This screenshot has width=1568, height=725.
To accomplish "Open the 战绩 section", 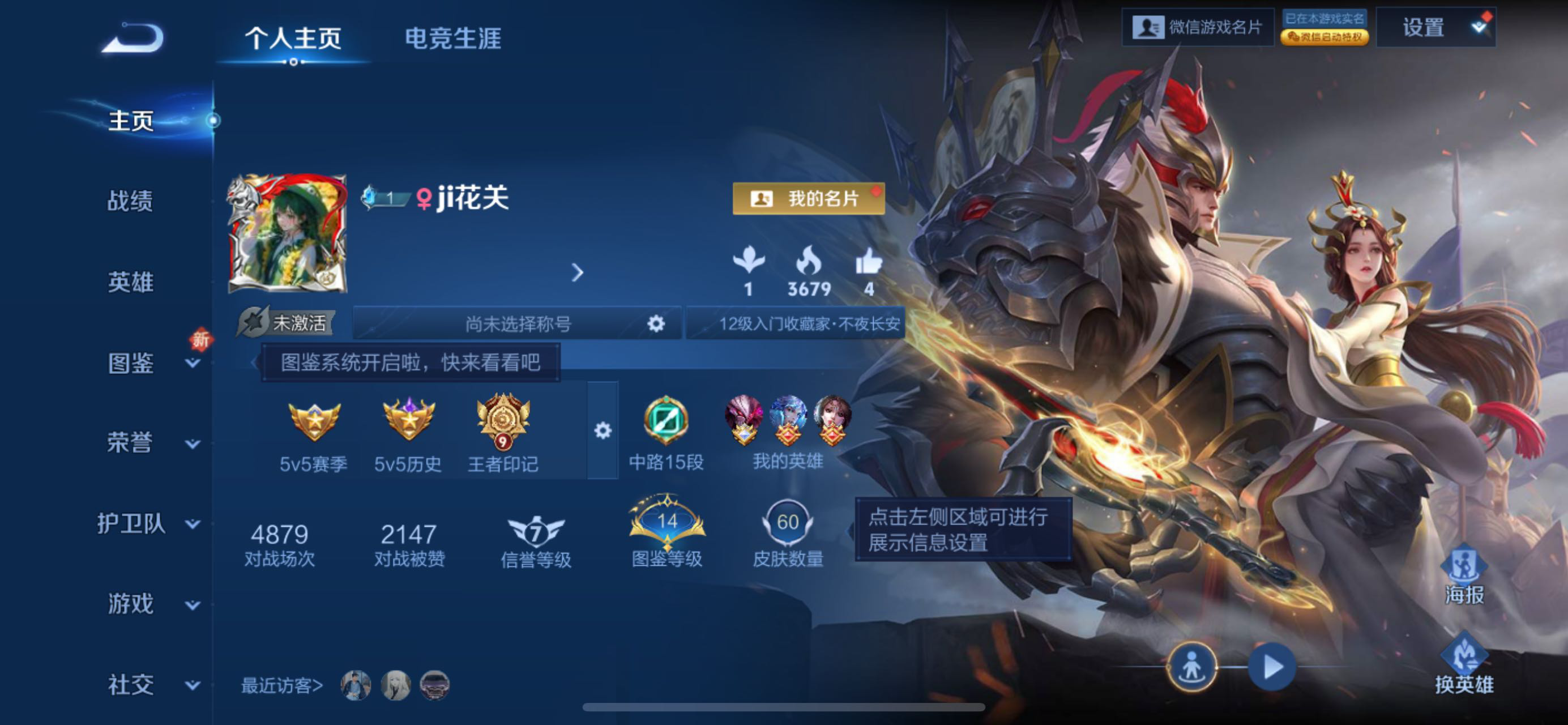I will (x=130, y=201).
